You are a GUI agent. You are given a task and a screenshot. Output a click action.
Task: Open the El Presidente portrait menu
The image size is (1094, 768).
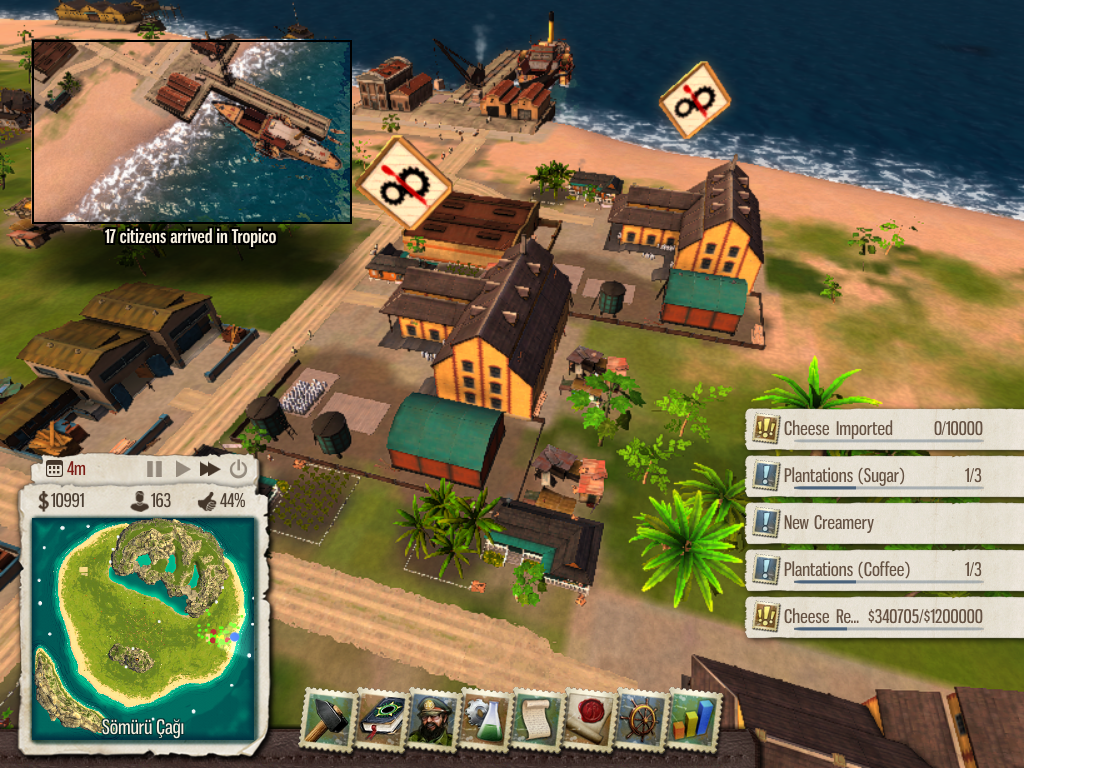433,719
